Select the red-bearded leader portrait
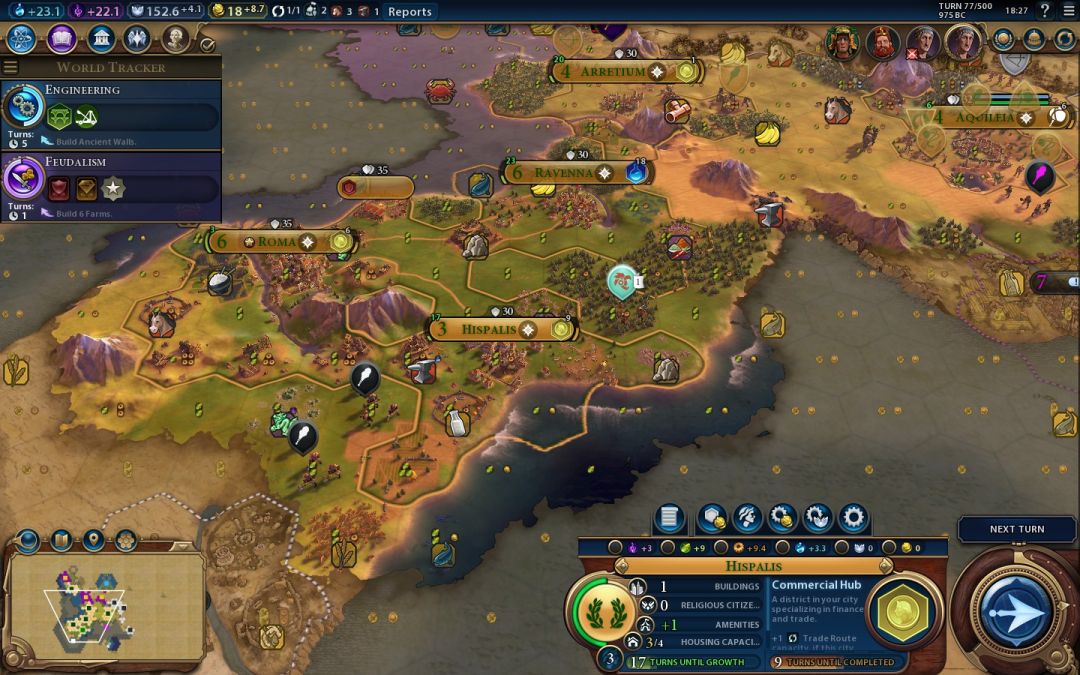 click(x=882, y=43)
